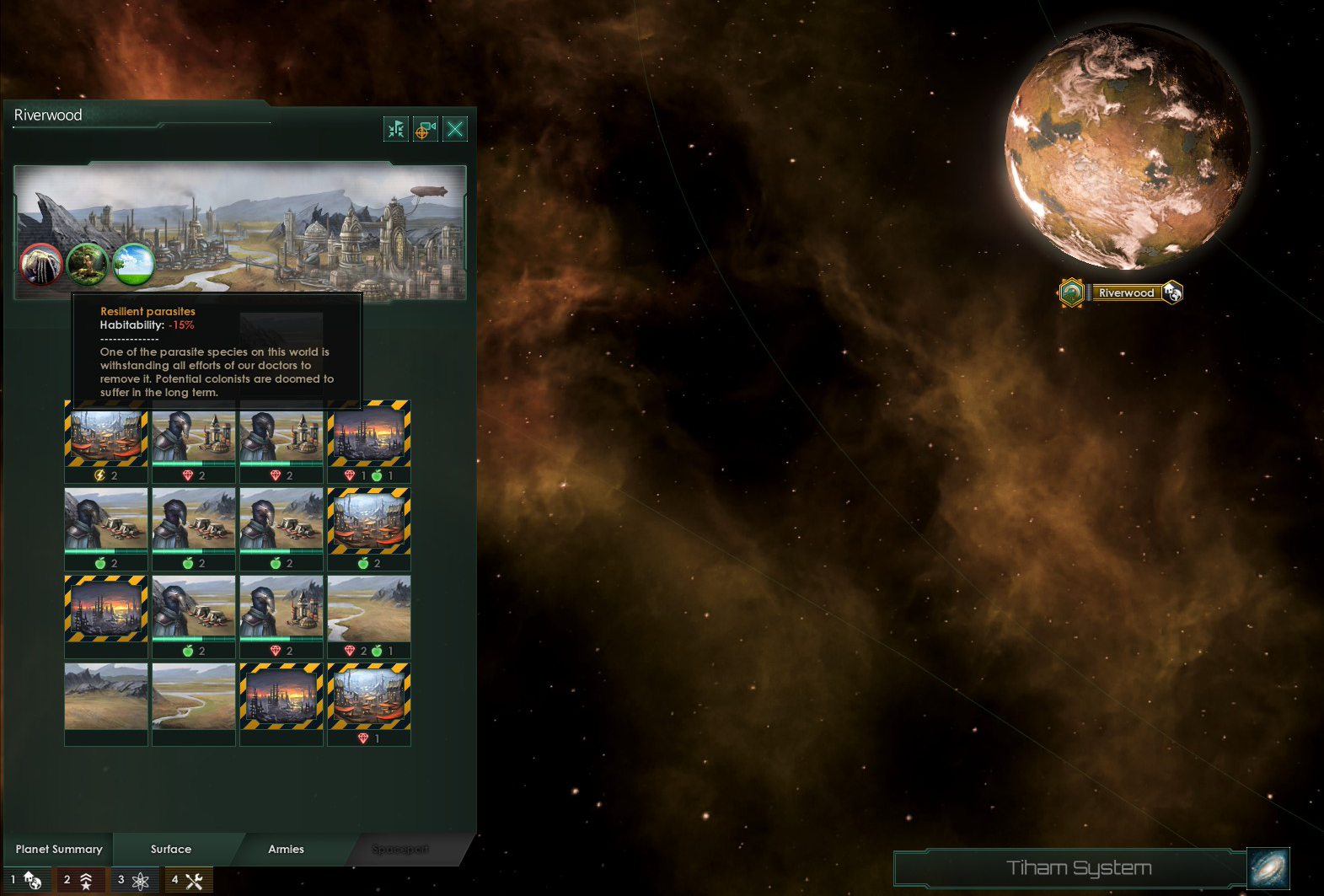Click the blue sky meadow modifier icon
1324x896 pixels.
[133, 265]
